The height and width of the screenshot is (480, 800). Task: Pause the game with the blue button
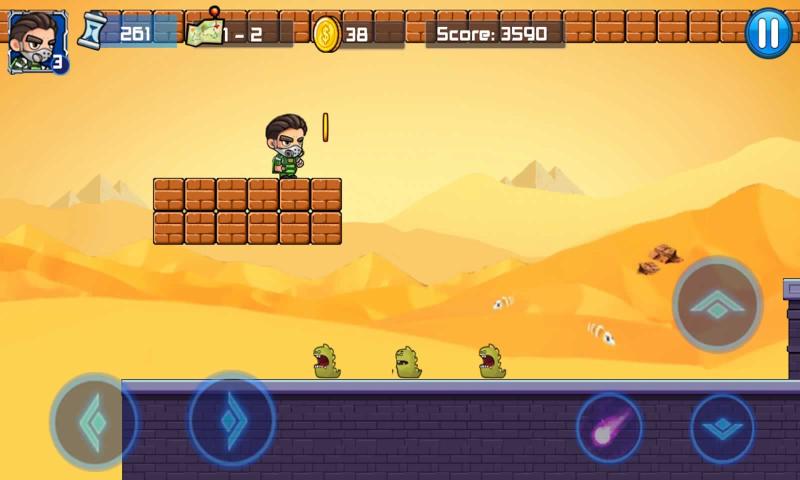point(768,33)
